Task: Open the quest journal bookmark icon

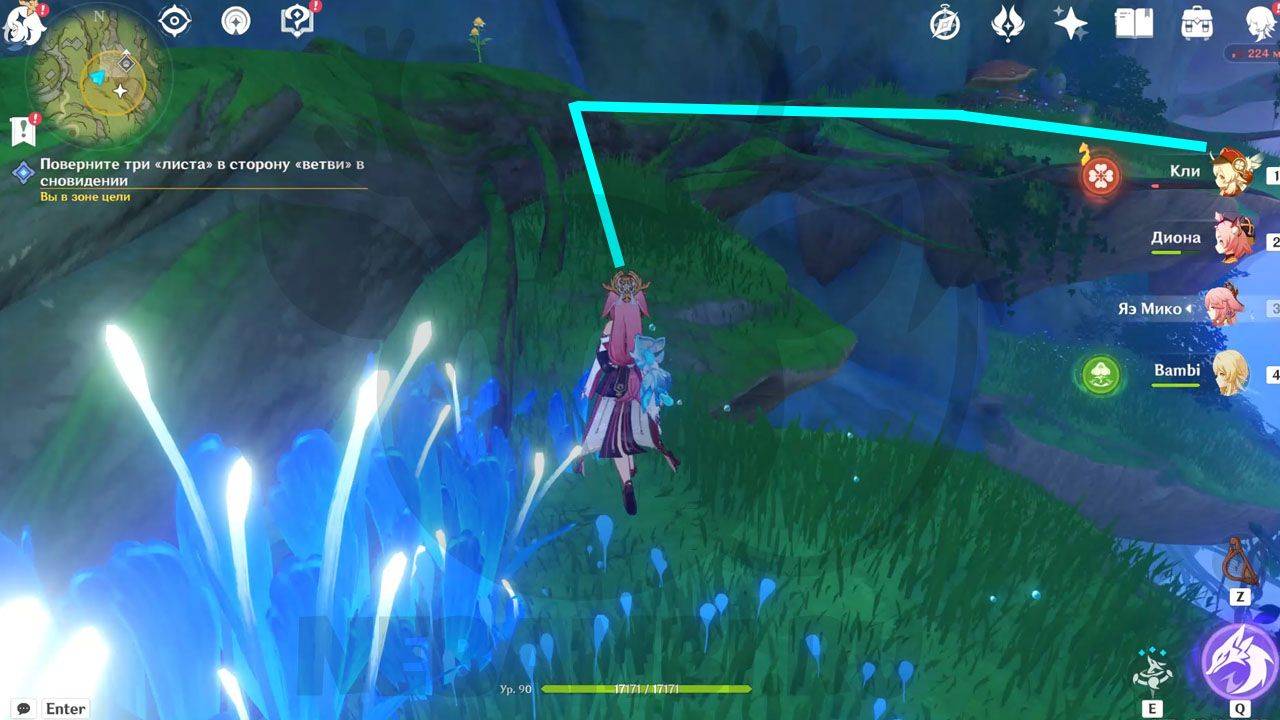Action: click(x=22, y=130)
